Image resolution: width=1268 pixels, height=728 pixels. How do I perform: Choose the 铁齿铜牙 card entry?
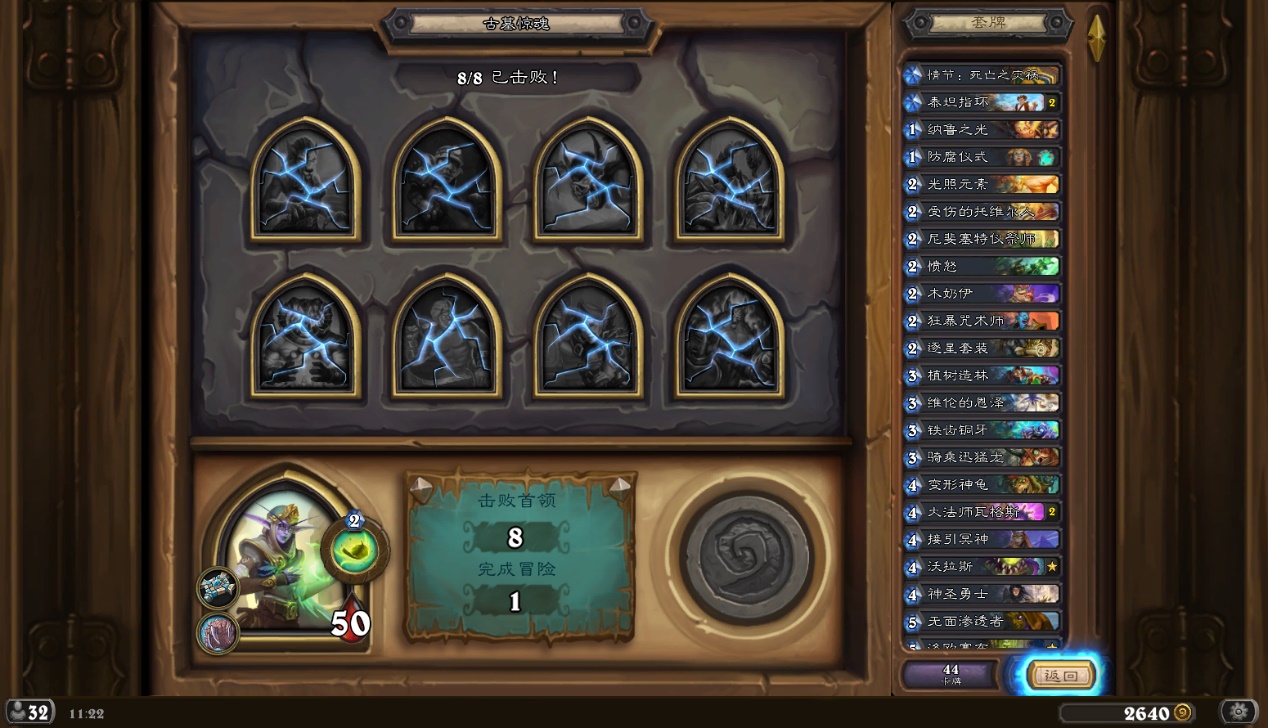tap(981, 430)
